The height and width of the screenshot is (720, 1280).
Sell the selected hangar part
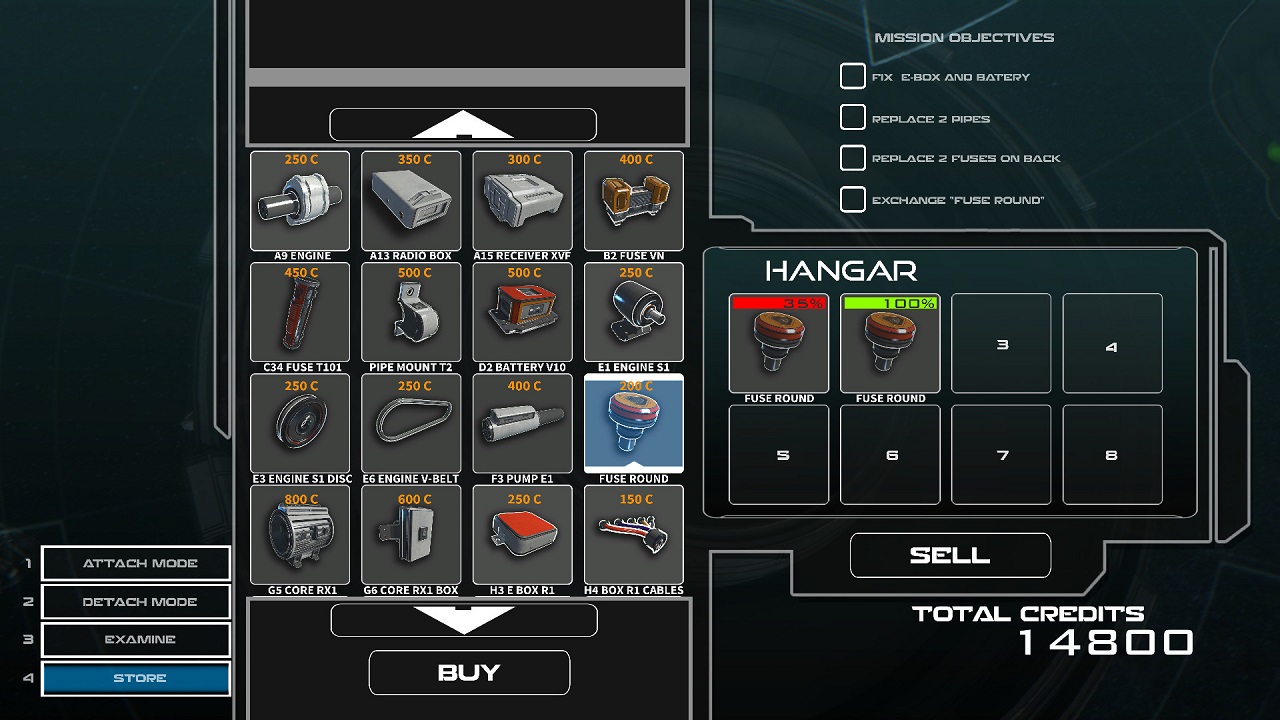[950, 555]
